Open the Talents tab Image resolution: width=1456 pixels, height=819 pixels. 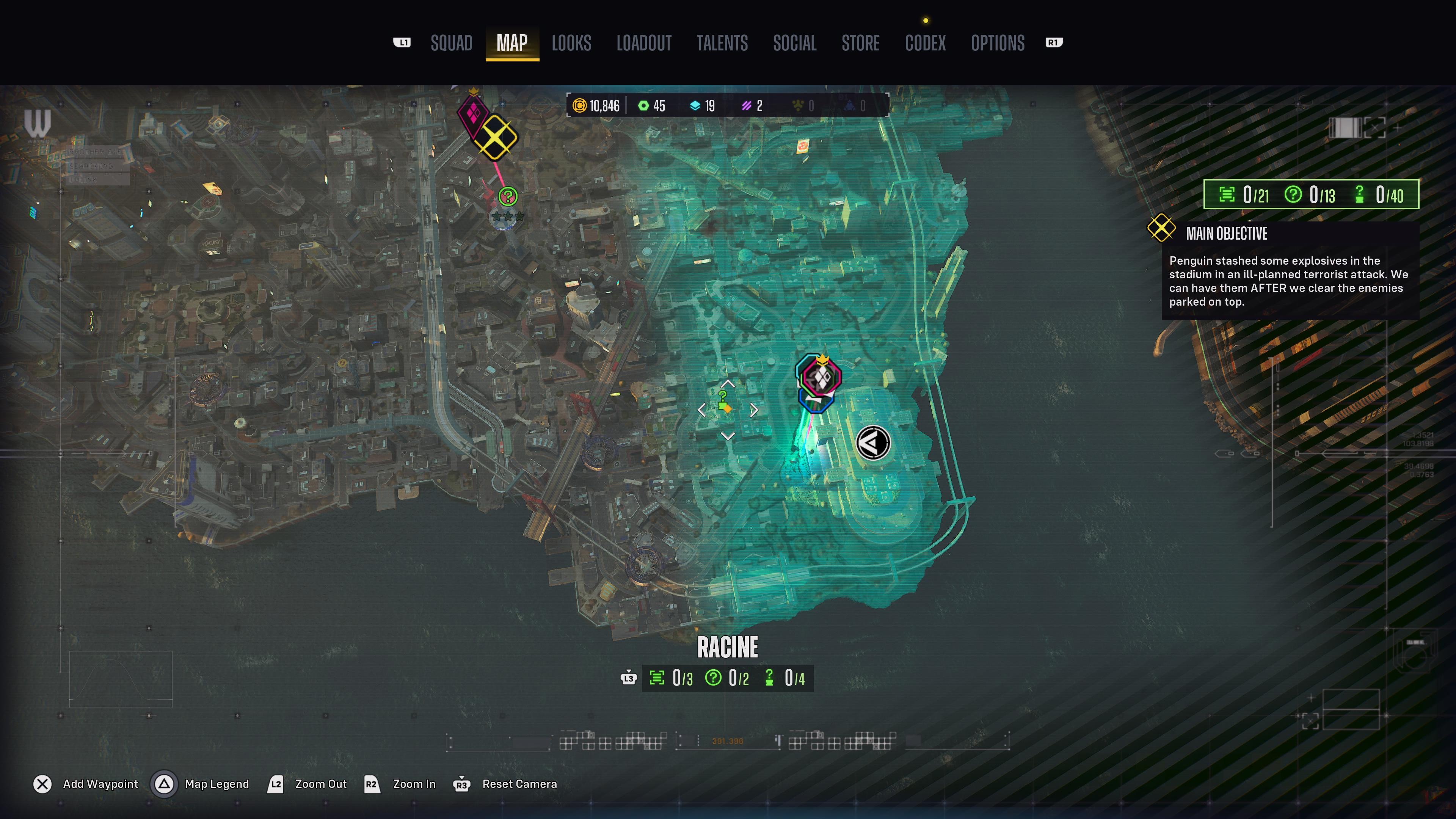coord(722,43)
